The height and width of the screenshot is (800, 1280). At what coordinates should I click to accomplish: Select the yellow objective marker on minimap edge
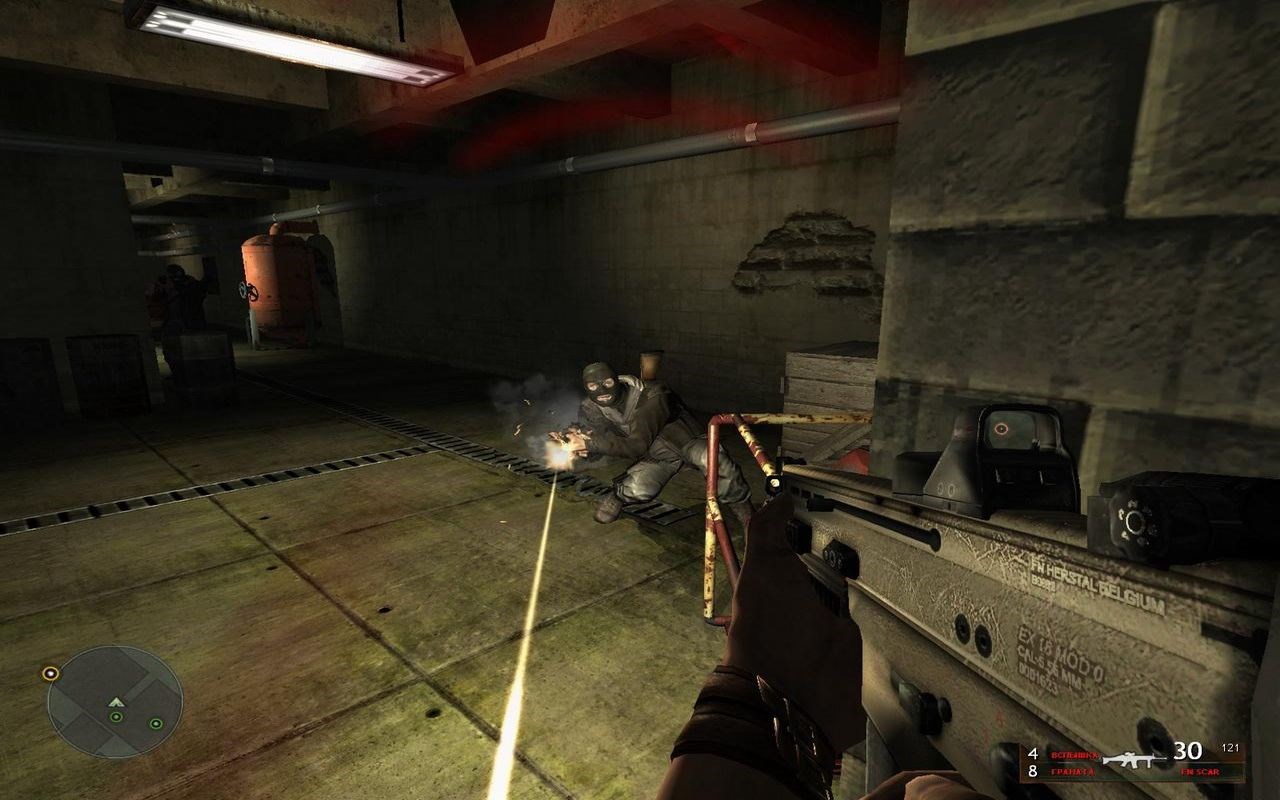pos(49,673)
